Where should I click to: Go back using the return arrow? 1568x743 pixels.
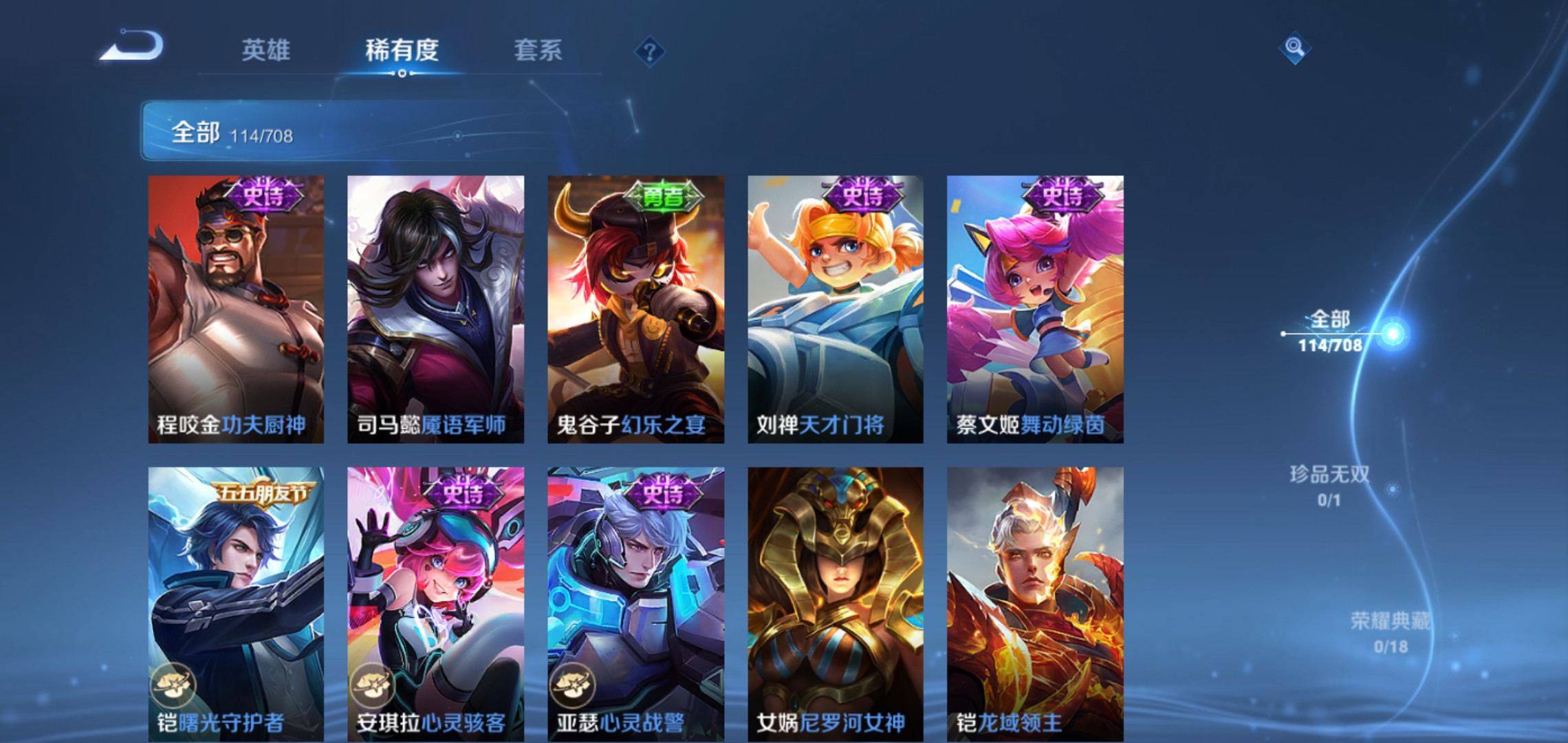tap(132, 47)
